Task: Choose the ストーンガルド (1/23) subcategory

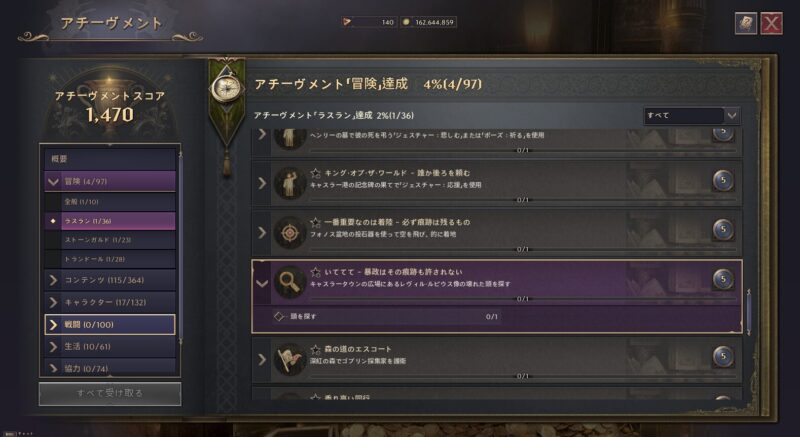Action: pyautogui.click(x=110, y=240)
